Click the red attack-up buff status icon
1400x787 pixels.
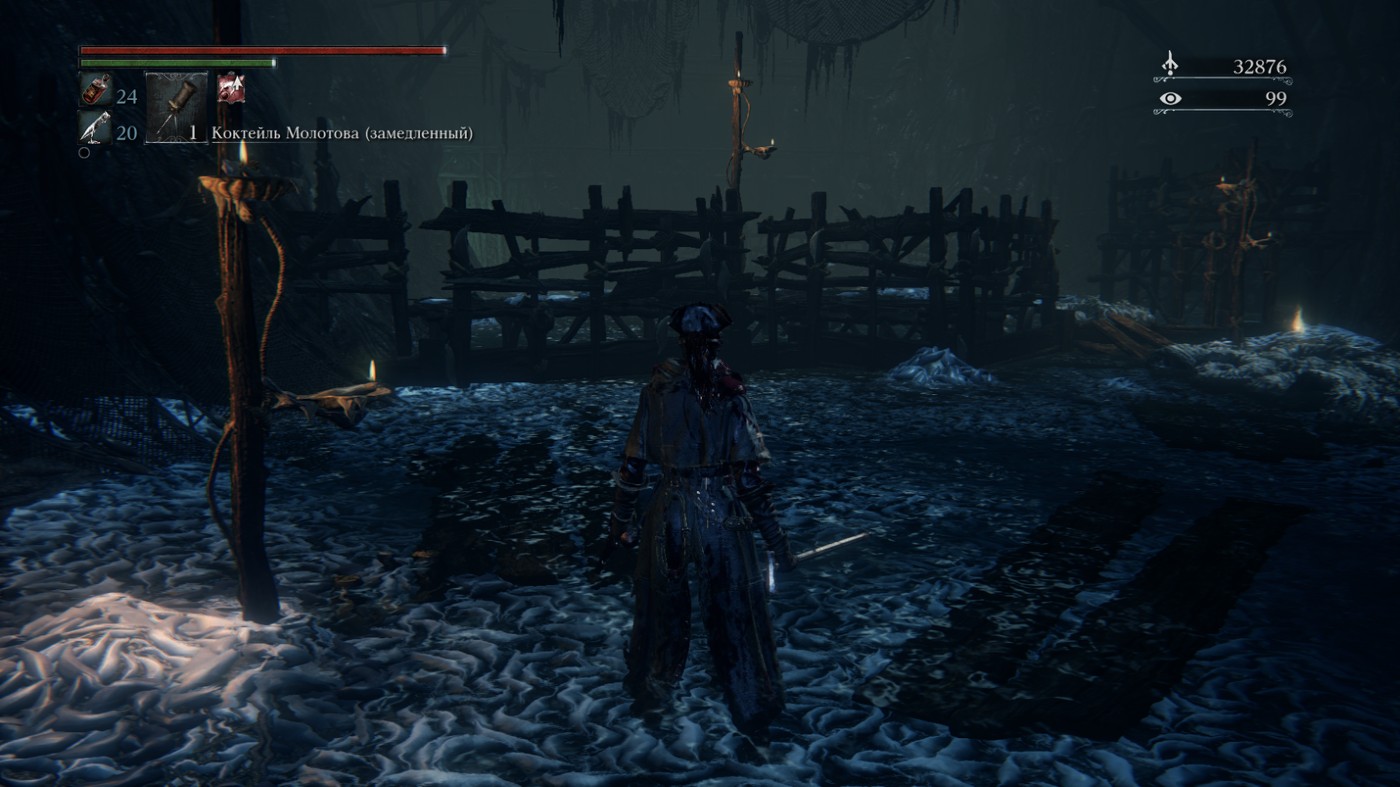(x=232, y=88)
